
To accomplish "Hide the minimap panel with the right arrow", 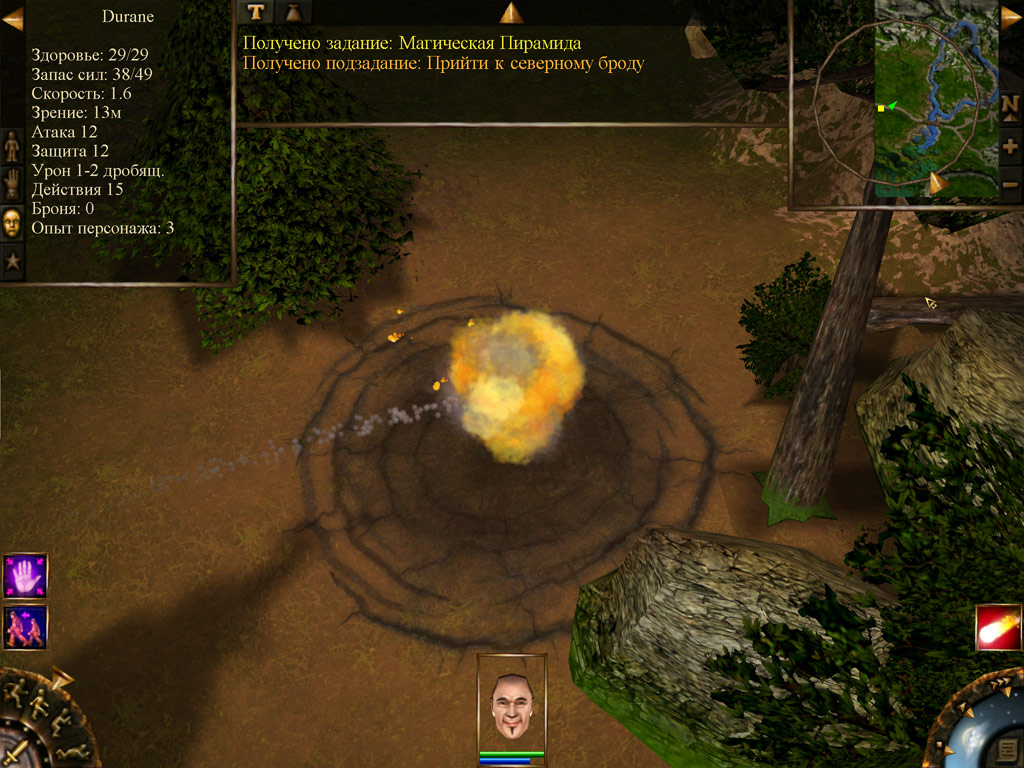I will [x=1011, y=16].
